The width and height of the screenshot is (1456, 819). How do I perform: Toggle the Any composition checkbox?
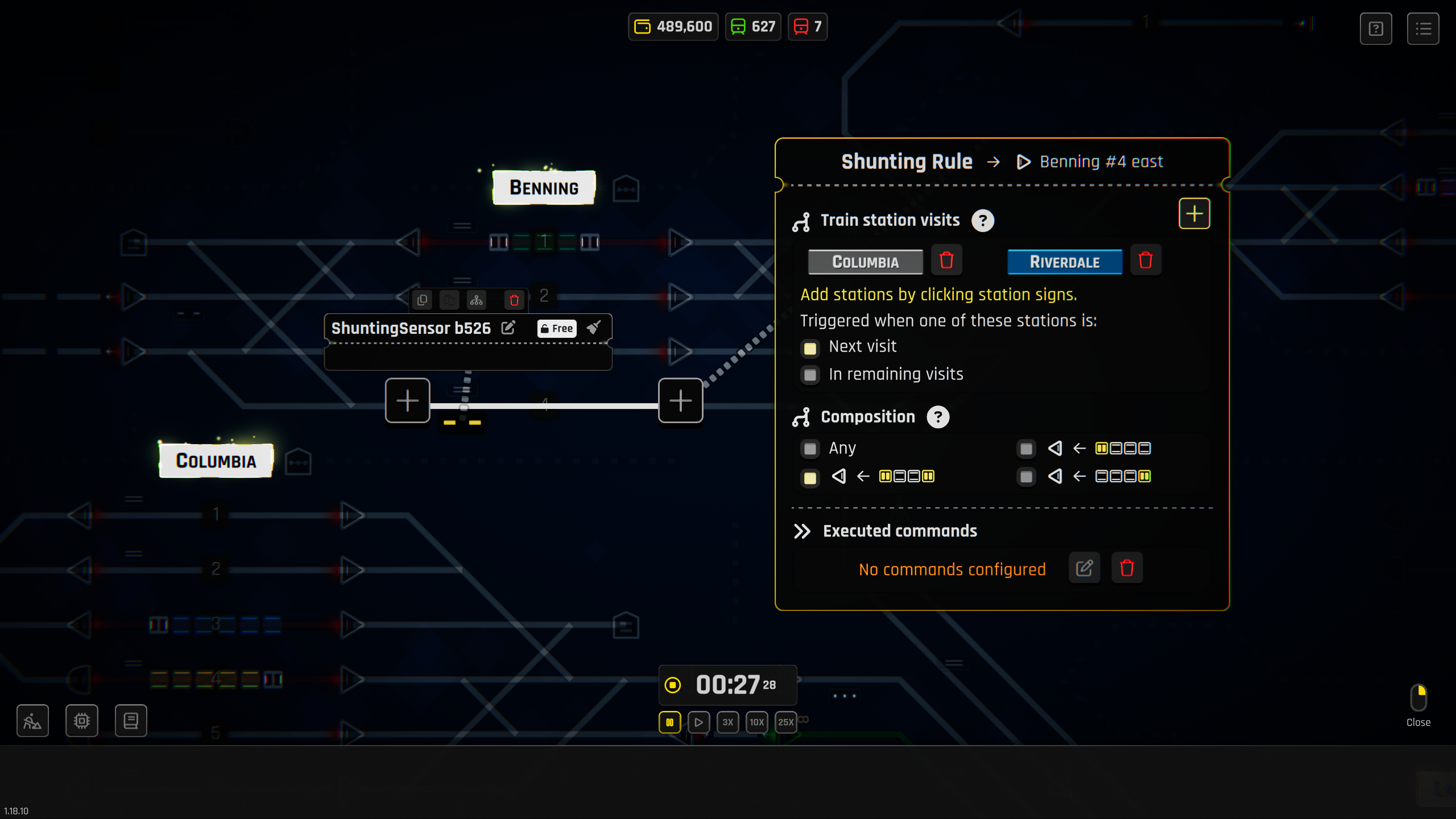coord(810,449)
